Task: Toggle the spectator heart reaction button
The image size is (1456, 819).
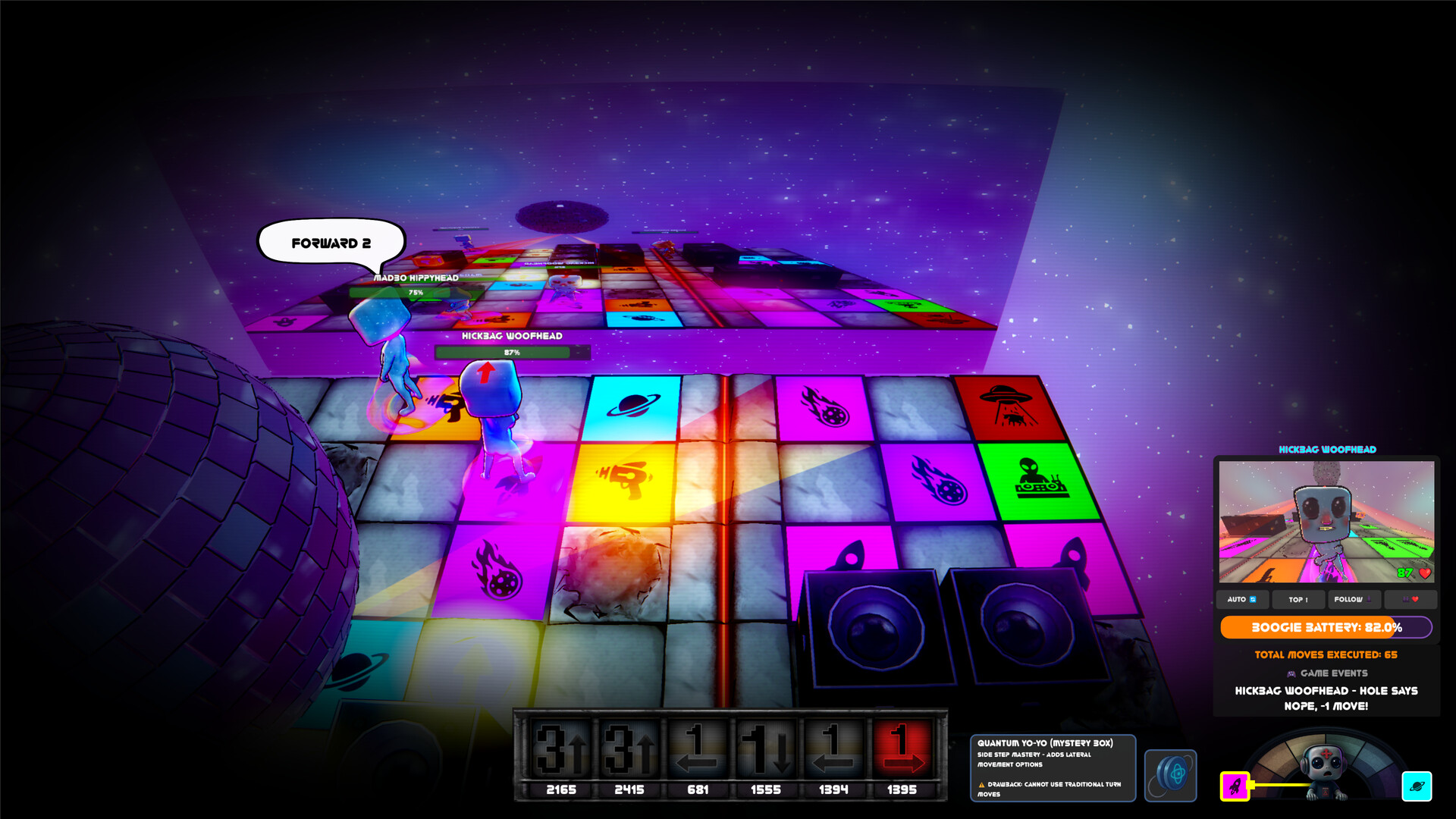Action: pyautogui.click(x=1410, y=599)
